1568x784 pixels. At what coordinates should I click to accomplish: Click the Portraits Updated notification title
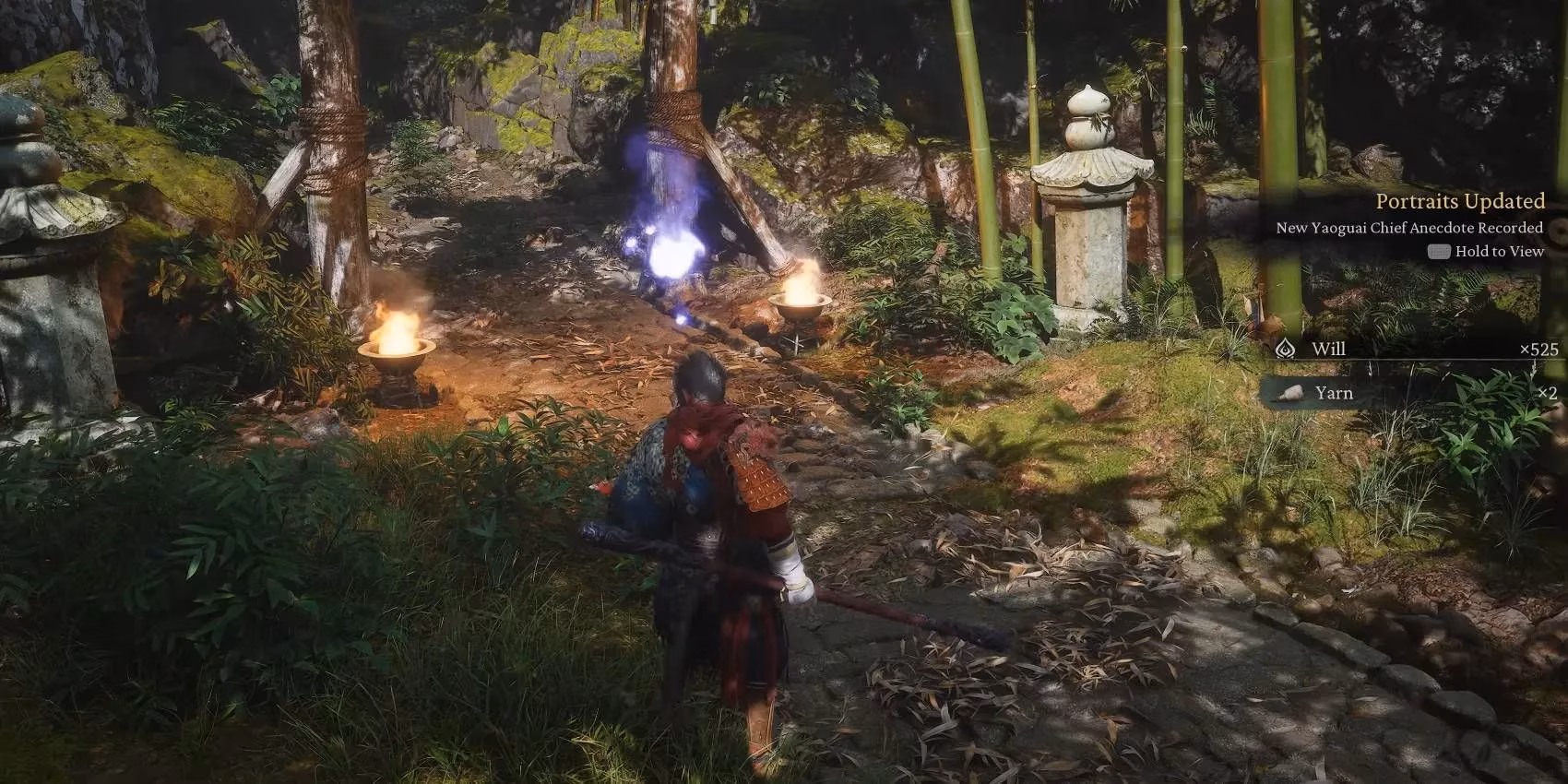[x=1458, y=201]
